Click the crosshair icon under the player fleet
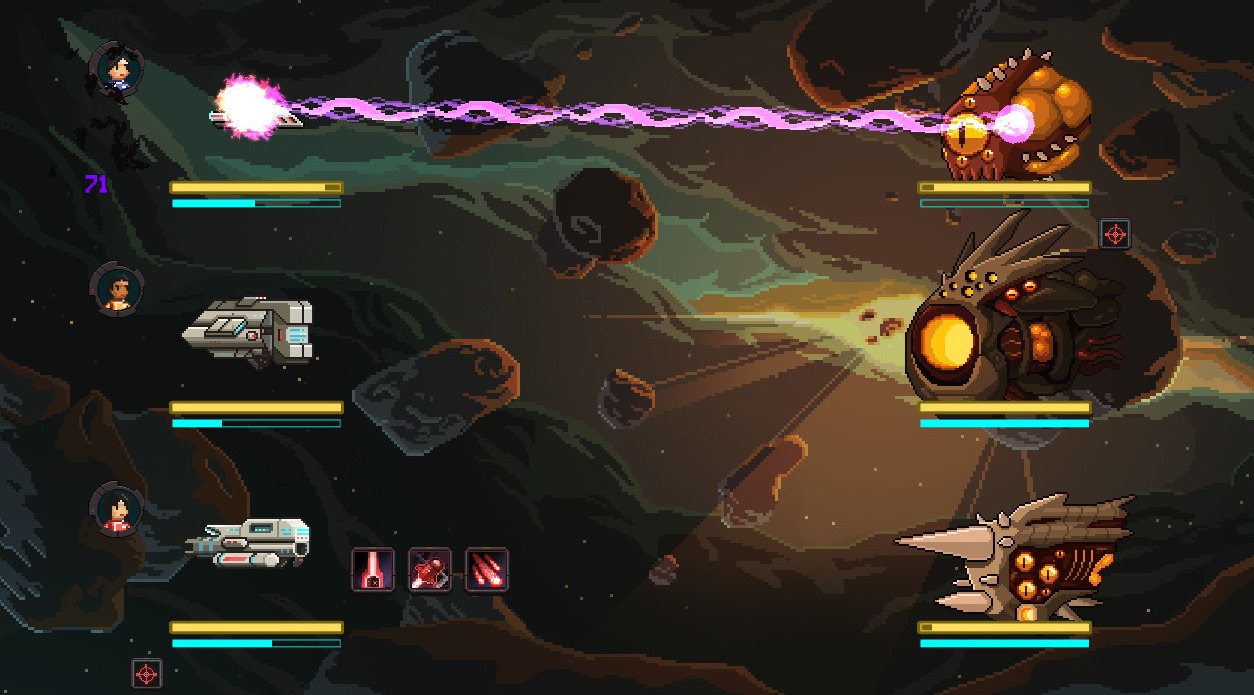This screenshot has height=695, width=1254. tap(147, 673)
